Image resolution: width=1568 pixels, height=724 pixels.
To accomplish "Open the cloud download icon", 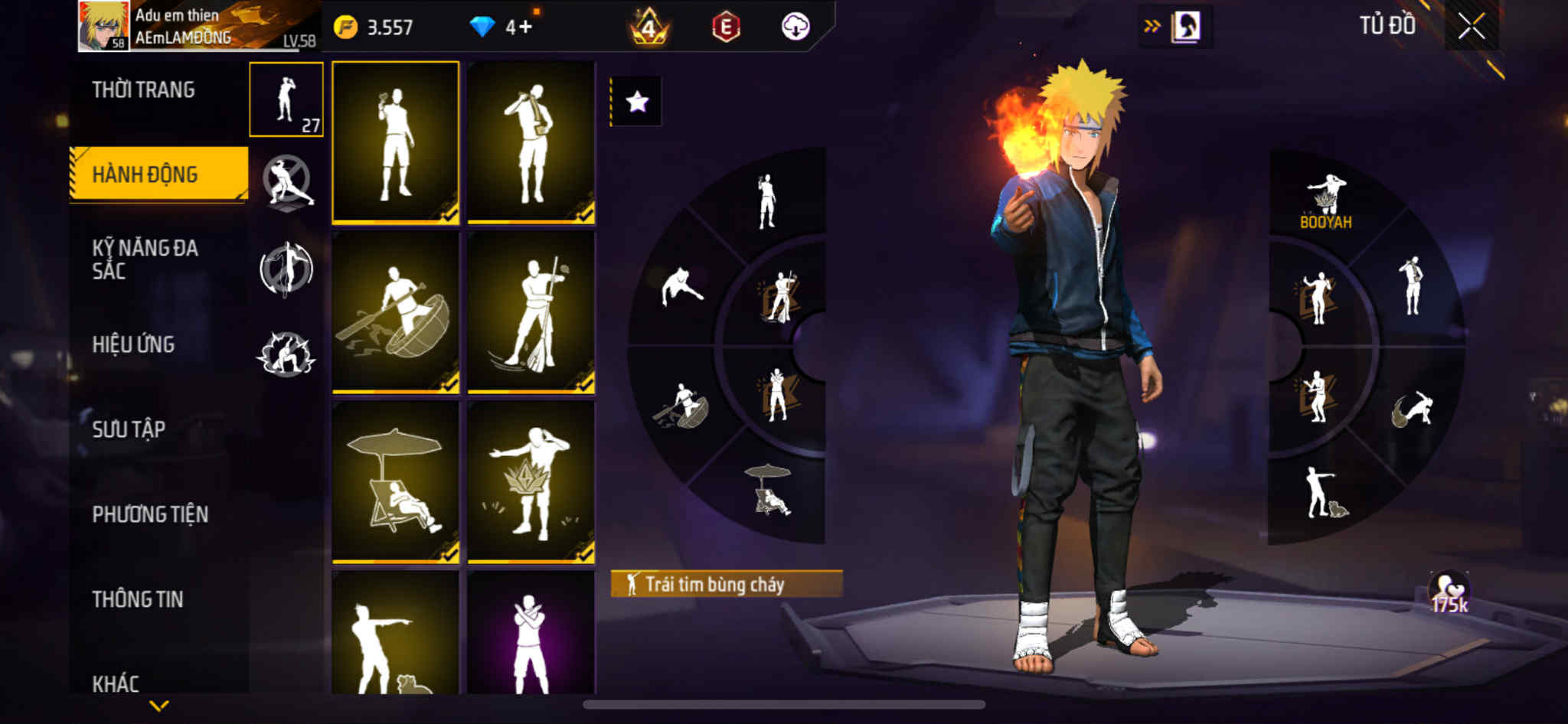I will pos(795,28).
